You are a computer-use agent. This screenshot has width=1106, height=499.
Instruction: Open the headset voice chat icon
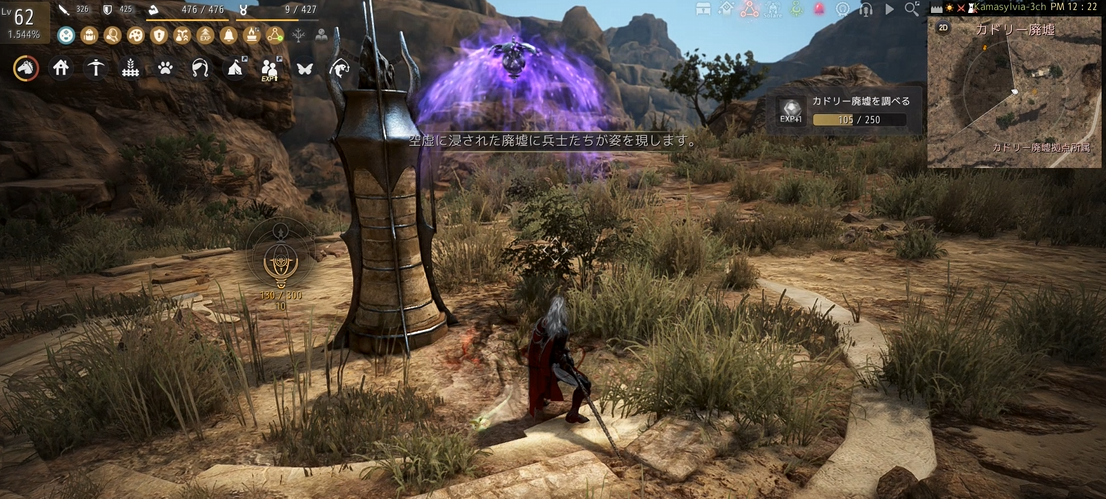click(x=866, y=9)
